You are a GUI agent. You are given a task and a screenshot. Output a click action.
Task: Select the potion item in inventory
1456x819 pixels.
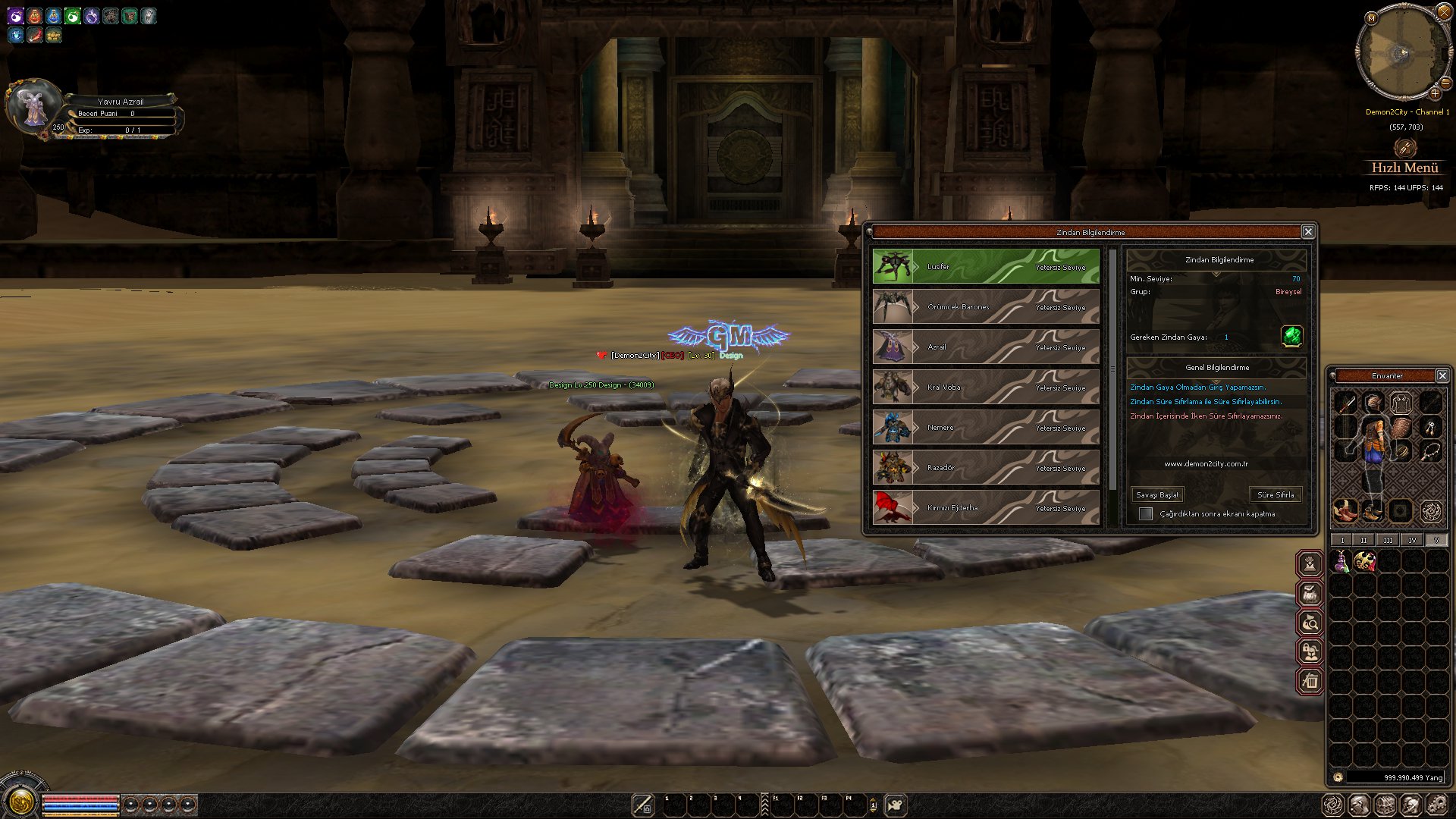pyautogui.click(x=1341, y=562)
